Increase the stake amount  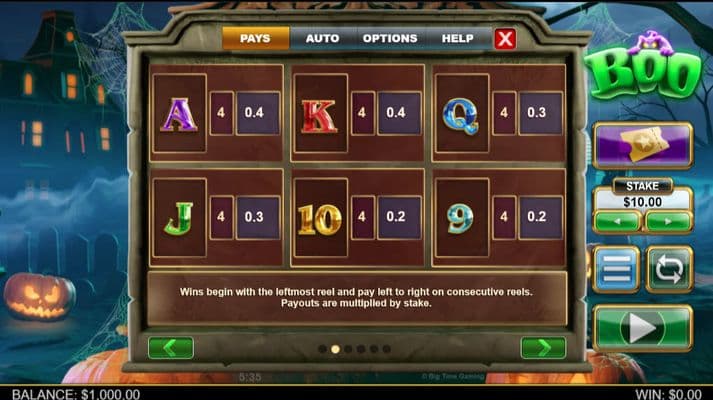click(667, 221)
